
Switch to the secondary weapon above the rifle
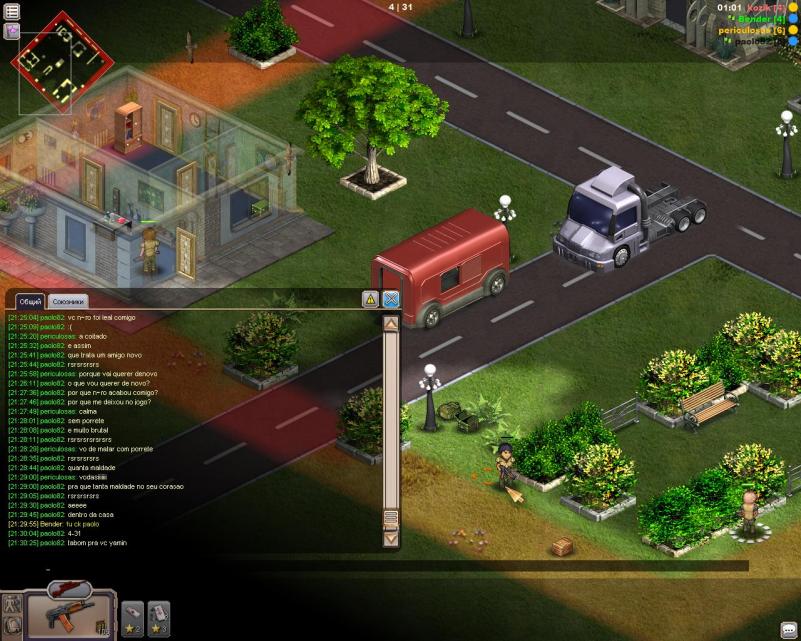68,589
